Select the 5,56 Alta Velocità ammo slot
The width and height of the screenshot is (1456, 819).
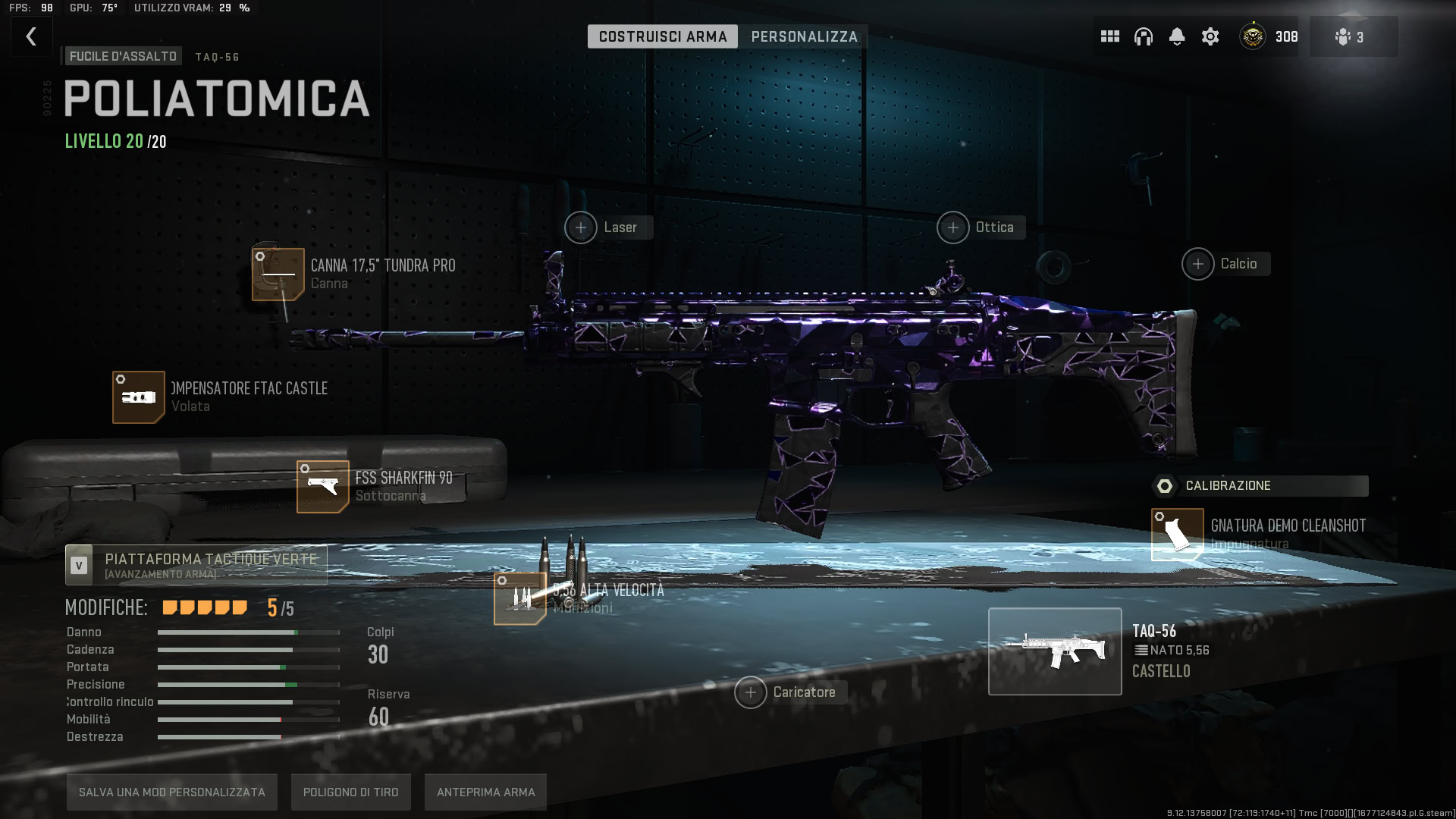point(520,598)
